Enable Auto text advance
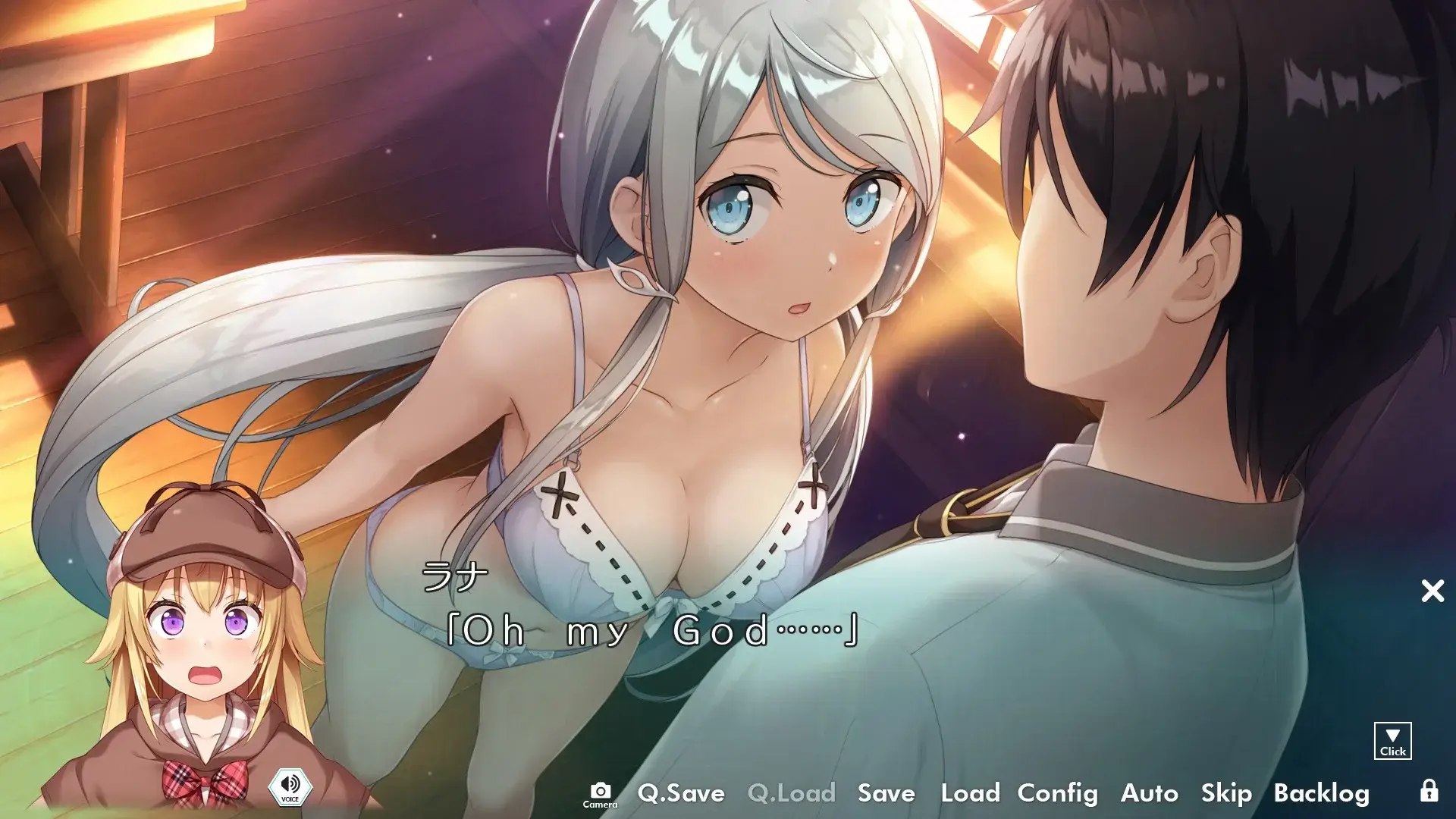Viewport: 1456px width, 819px height. pos(1149,793)
